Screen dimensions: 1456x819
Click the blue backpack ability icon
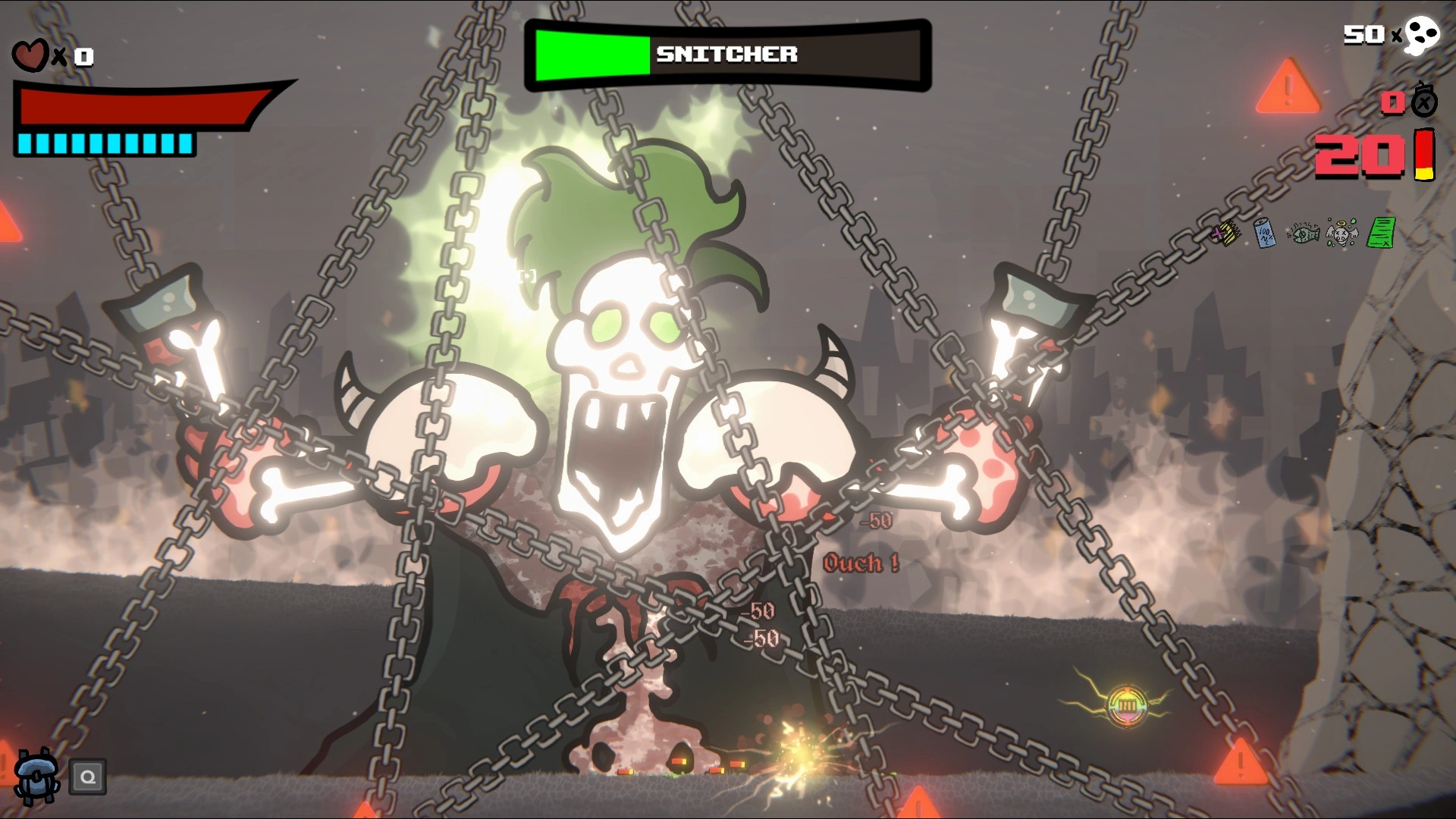pyautogui.click(x=36, y=776)
